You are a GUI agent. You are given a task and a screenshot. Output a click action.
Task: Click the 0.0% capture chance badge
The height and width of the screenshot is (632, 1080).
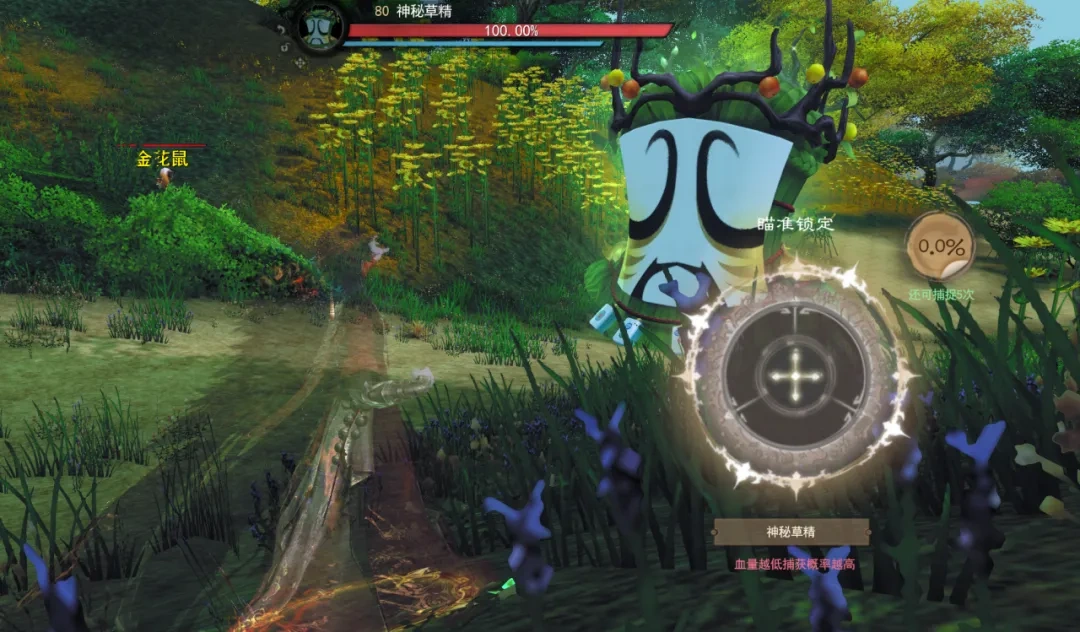click(940, 246)
